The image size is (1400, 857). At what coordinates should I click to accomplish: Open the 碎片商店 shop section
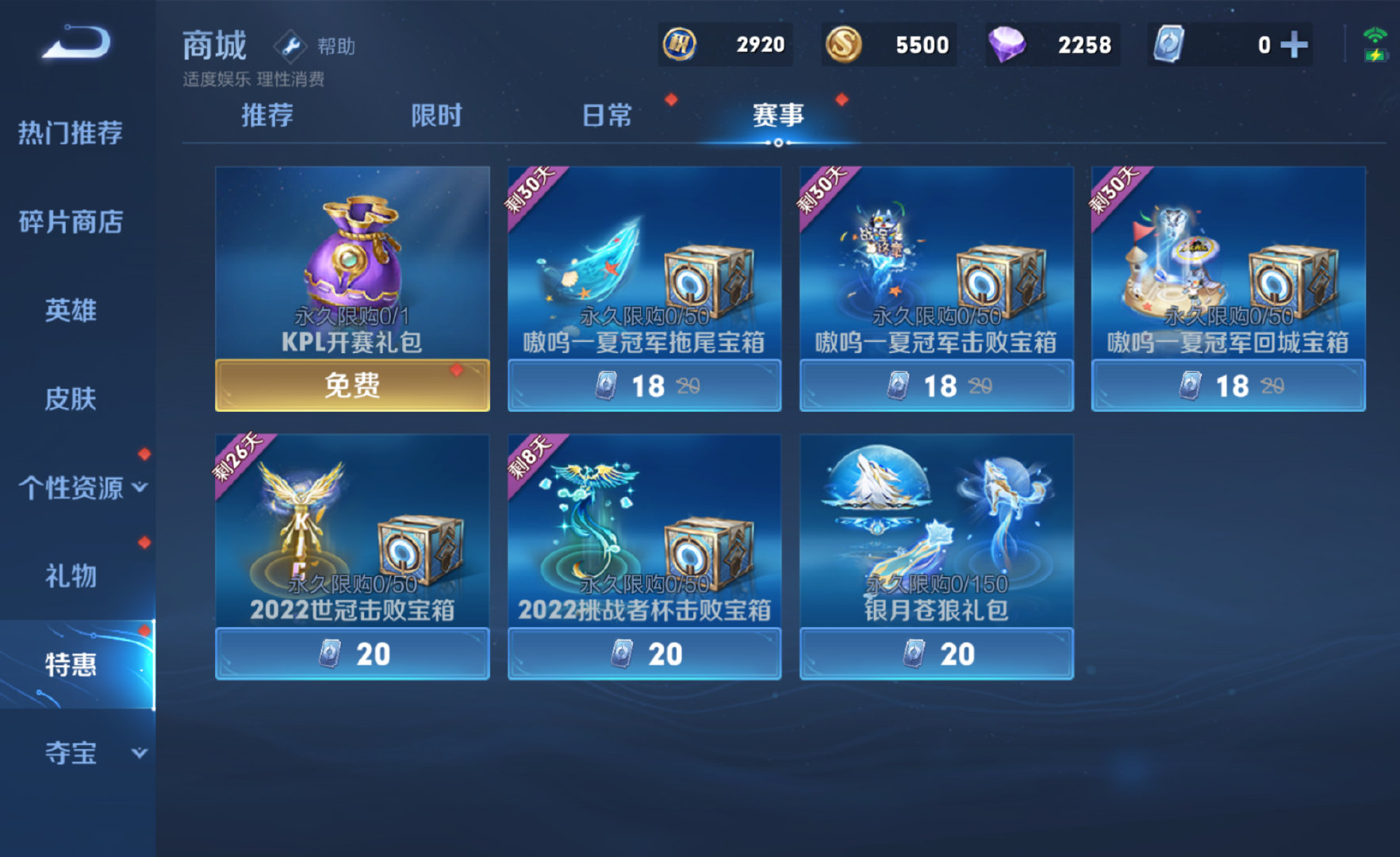tap(71, 222)
